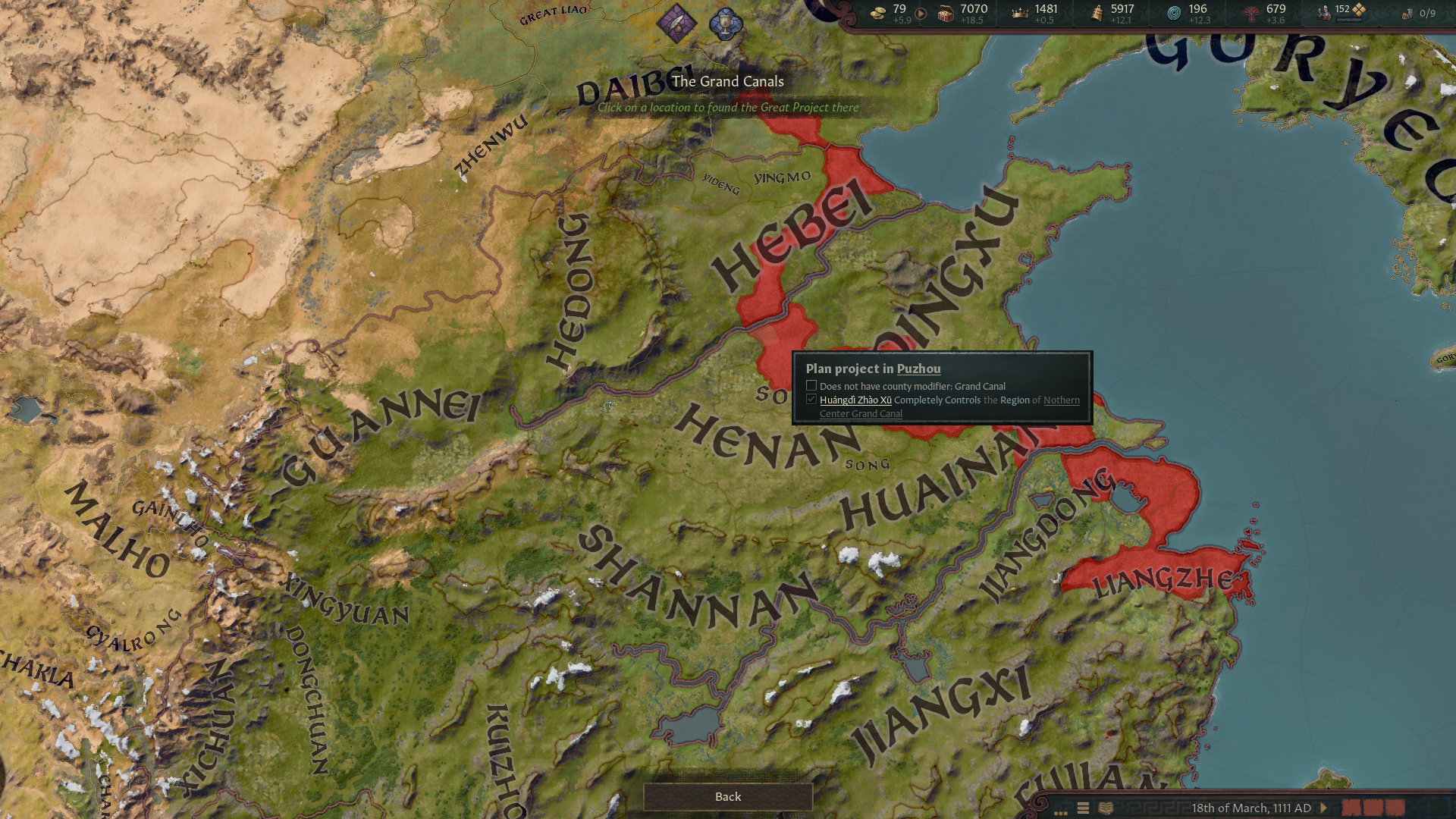Click the soldiers levy icon showing 152
Viewport: 1456px width, 819px height.
pyautogui.click(x=1323, y=11)
